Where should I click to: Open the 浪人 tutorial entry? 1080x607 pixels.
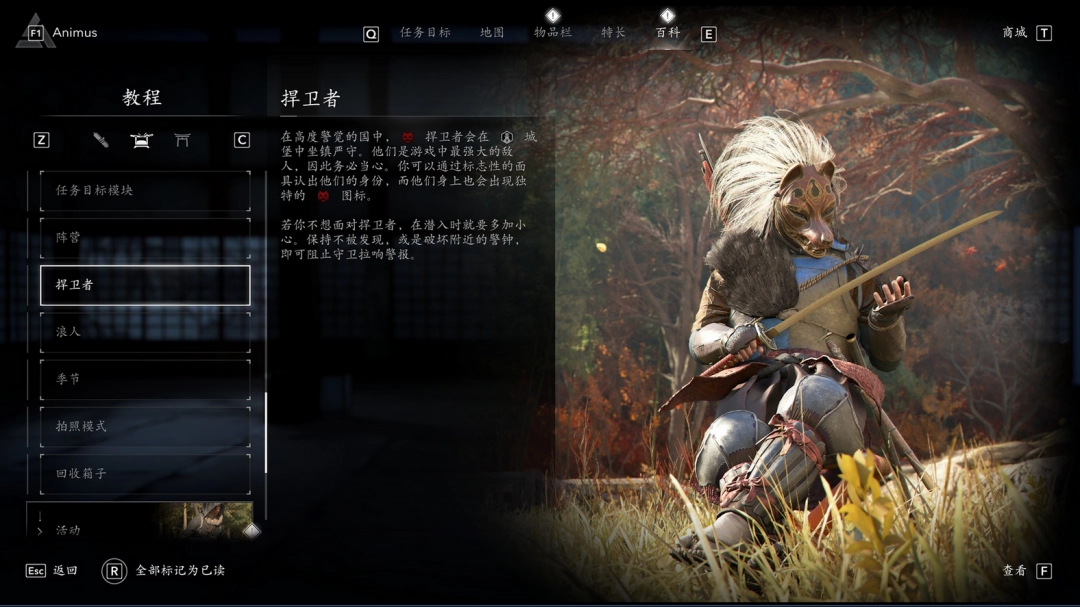pyautogui.click(x=145, y=332)
